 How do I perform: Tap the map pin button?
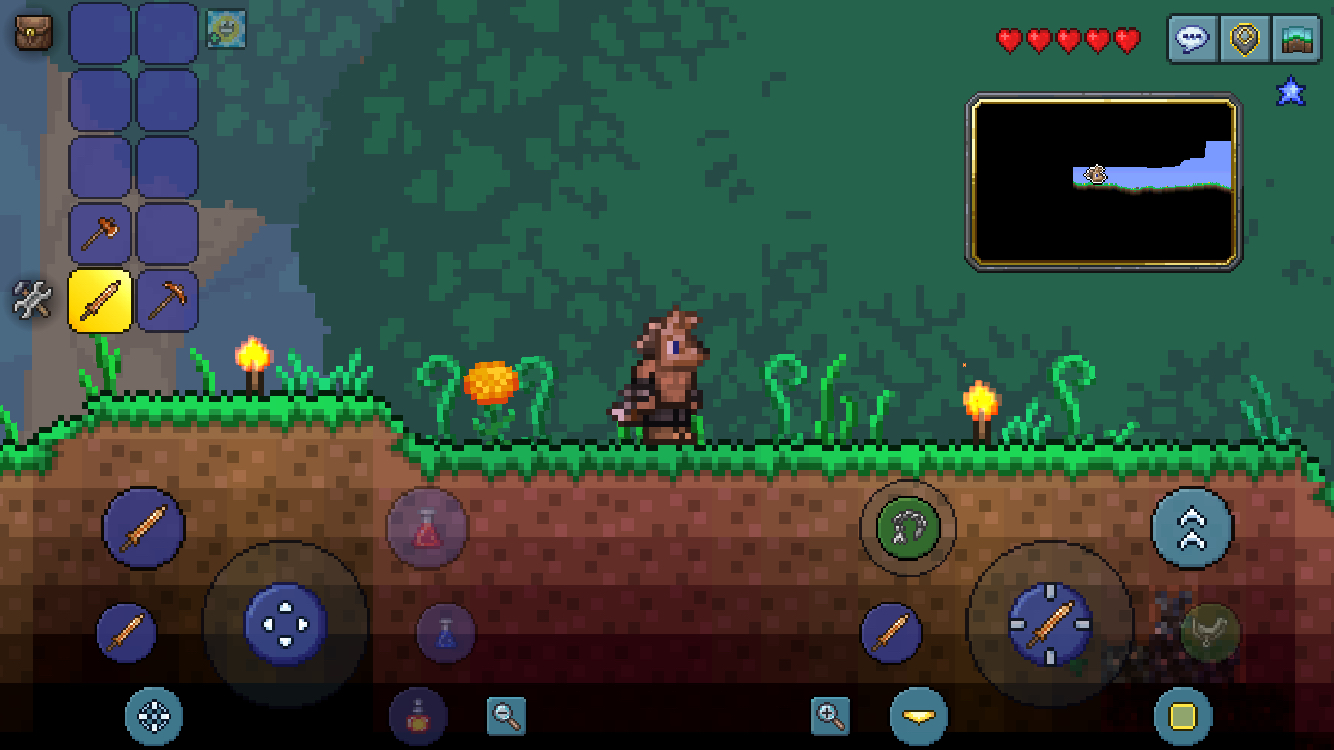[x=1244, y=40]
